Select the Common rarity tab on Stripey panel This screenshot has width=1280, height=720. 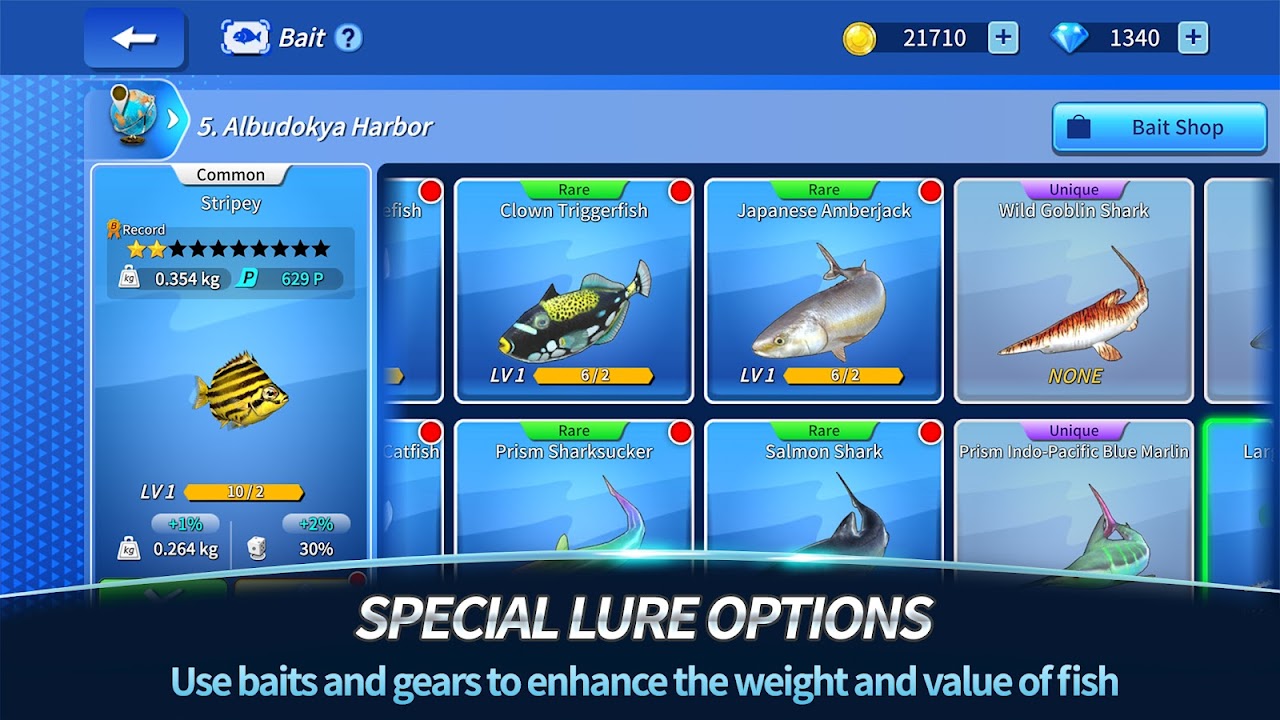coord(231,174)
